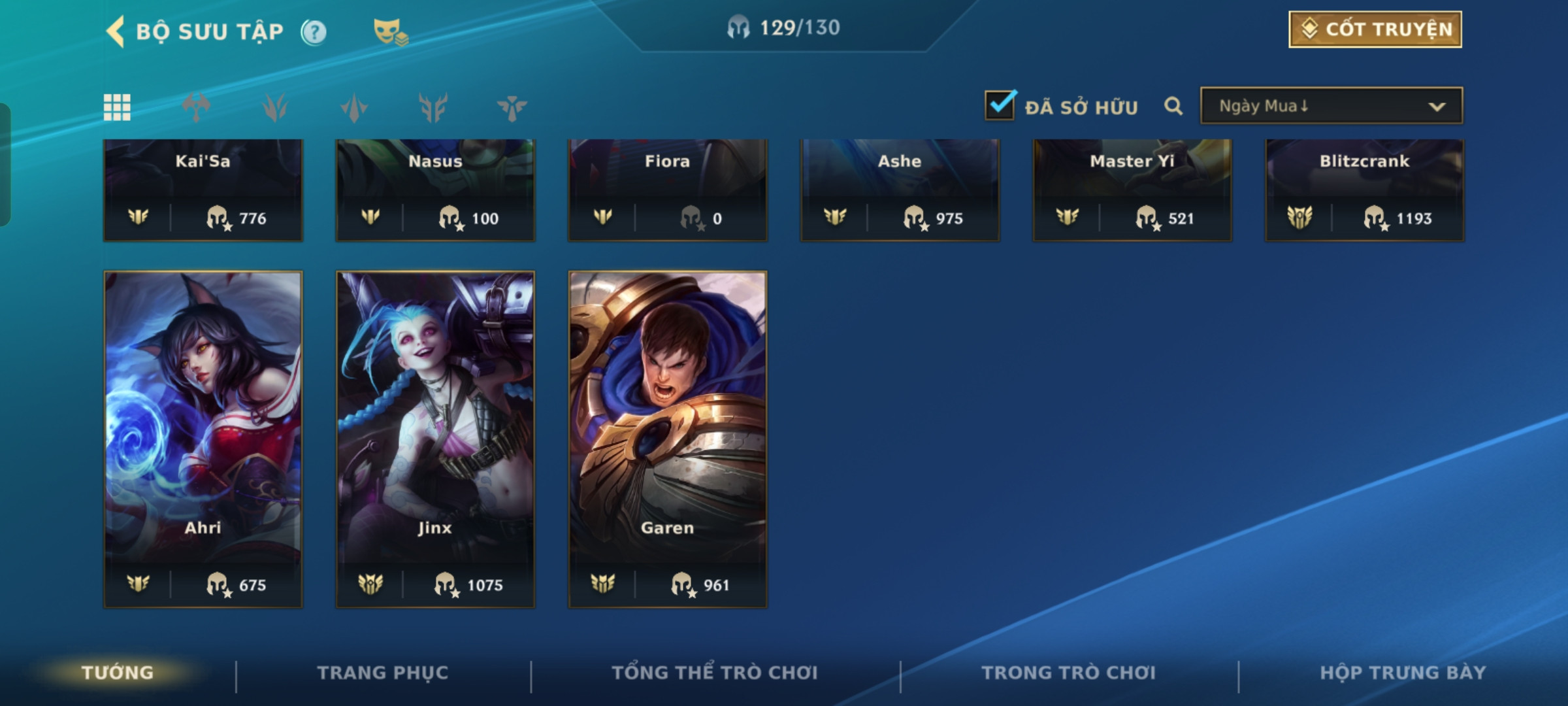
Task: Open the Hộp Trưng Bày tab
Action: coord(1403,673)
